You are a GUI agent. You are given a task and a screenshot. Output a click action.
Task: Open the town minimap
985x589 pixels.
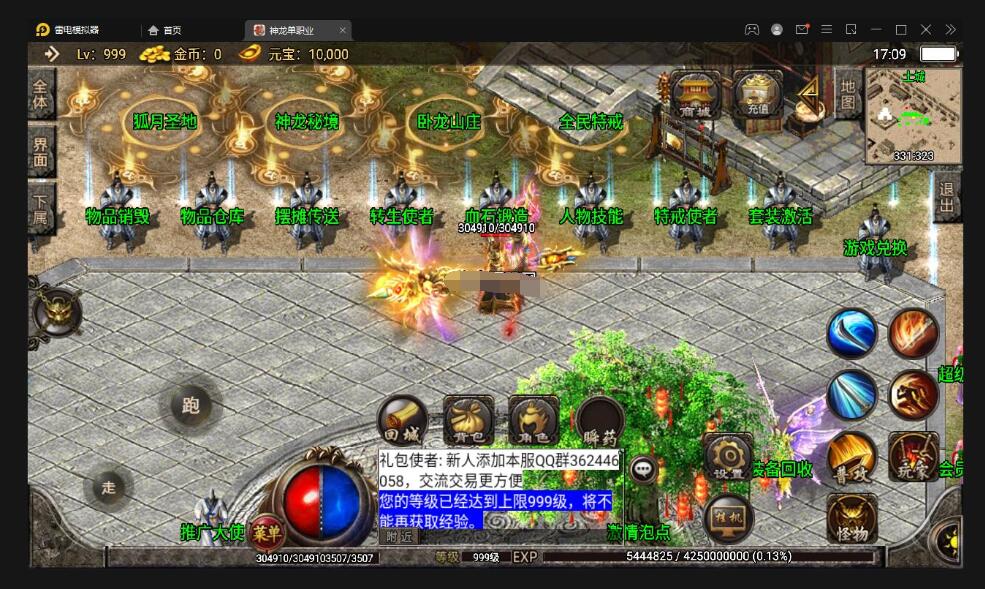(913, 115)
